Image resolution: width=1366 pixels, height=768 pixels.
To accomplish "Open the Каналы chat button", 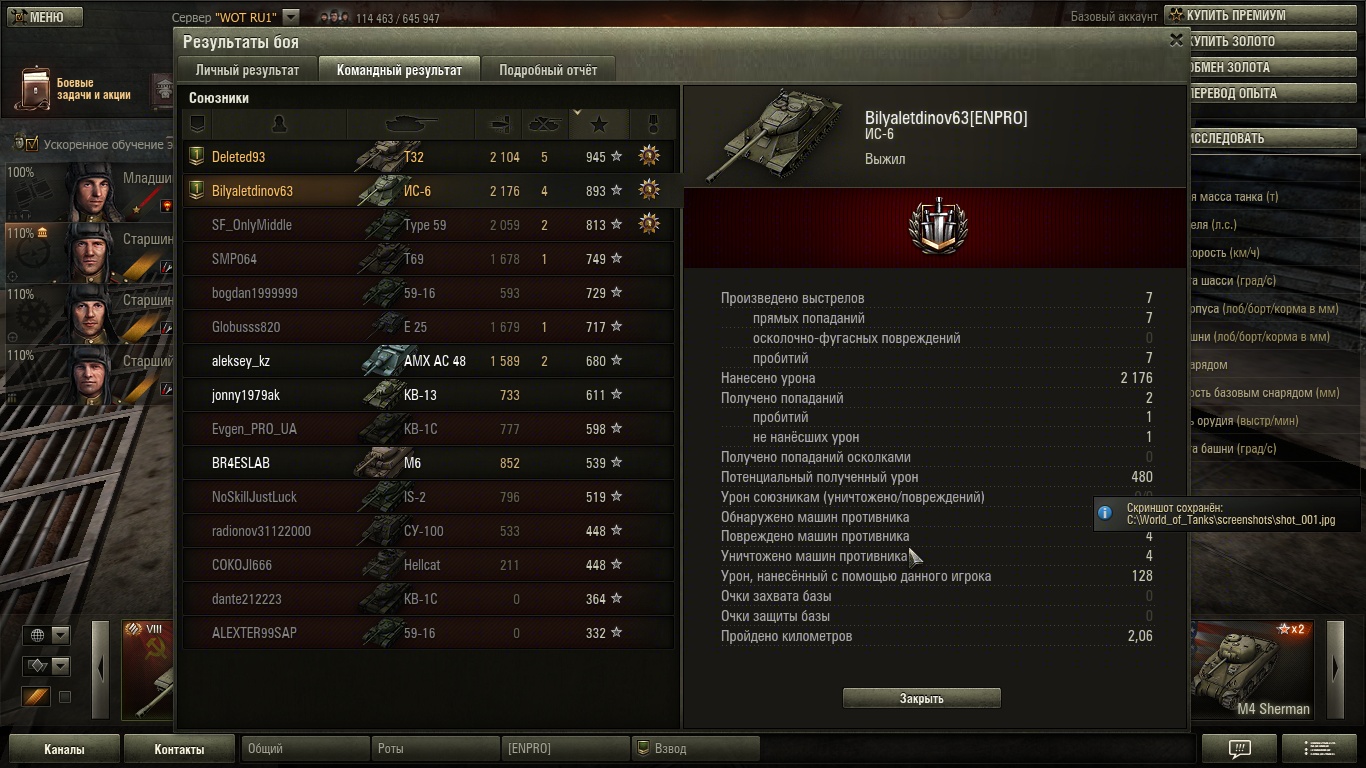I will pyautogui.click(x=64, y=749).
